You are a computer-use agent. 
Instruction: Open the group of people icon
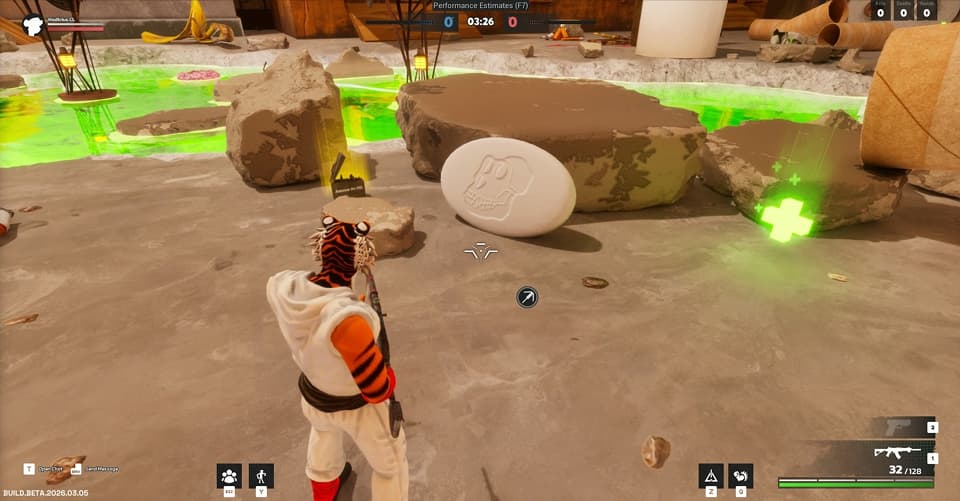point(230,476)
